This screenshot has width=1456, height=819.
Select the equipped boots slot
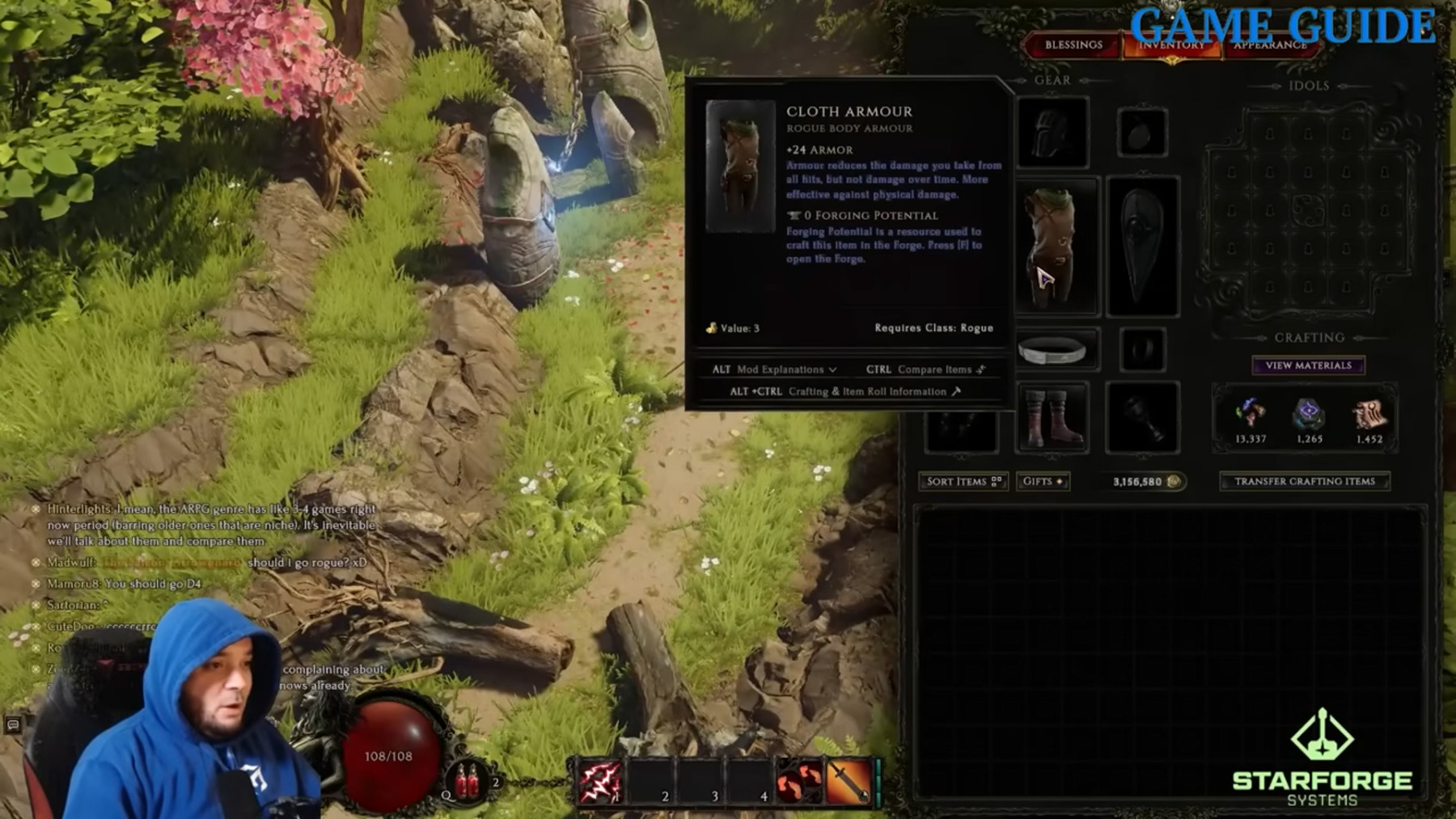[x=1052, y=417]
